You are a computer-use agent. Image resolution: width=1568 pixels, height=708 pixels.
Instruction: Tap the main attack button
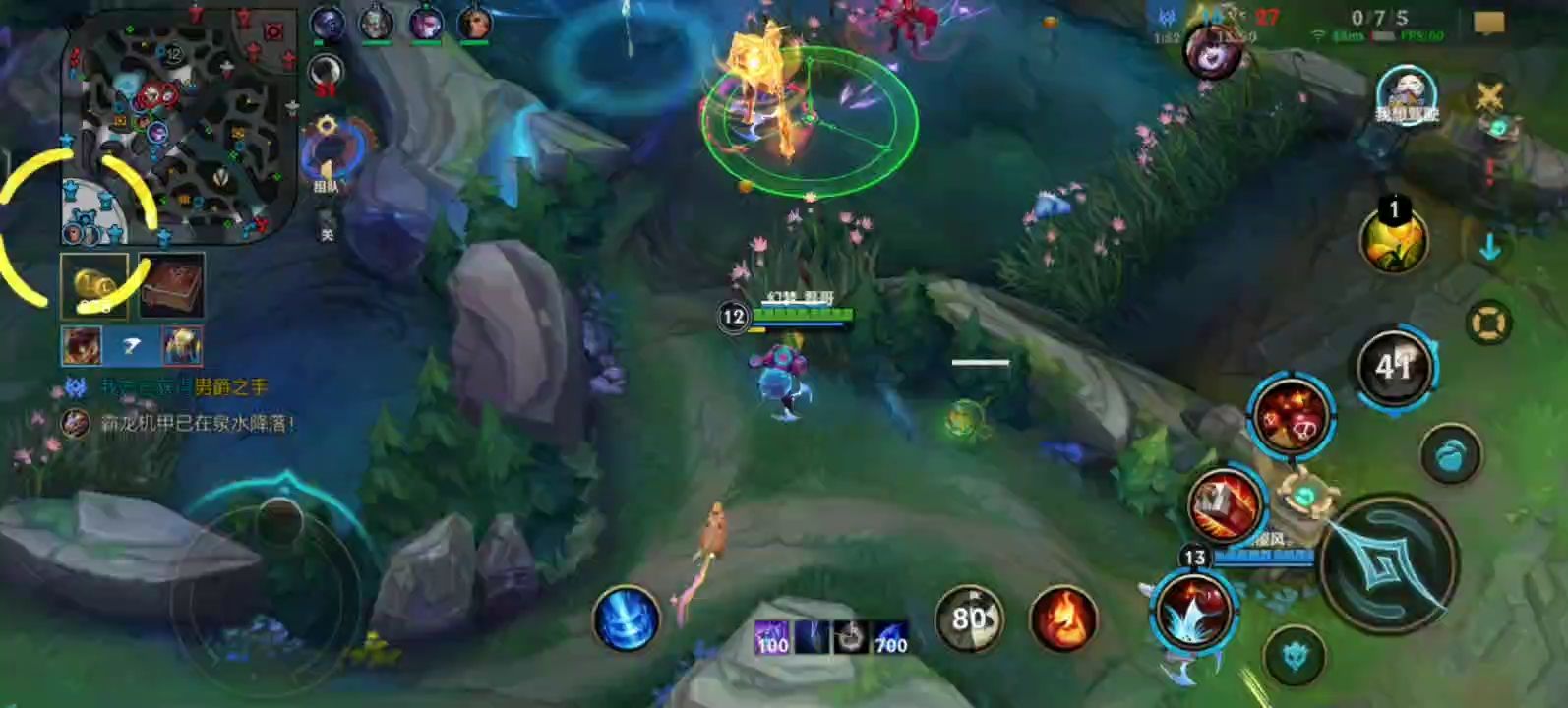click(1387, 563)
